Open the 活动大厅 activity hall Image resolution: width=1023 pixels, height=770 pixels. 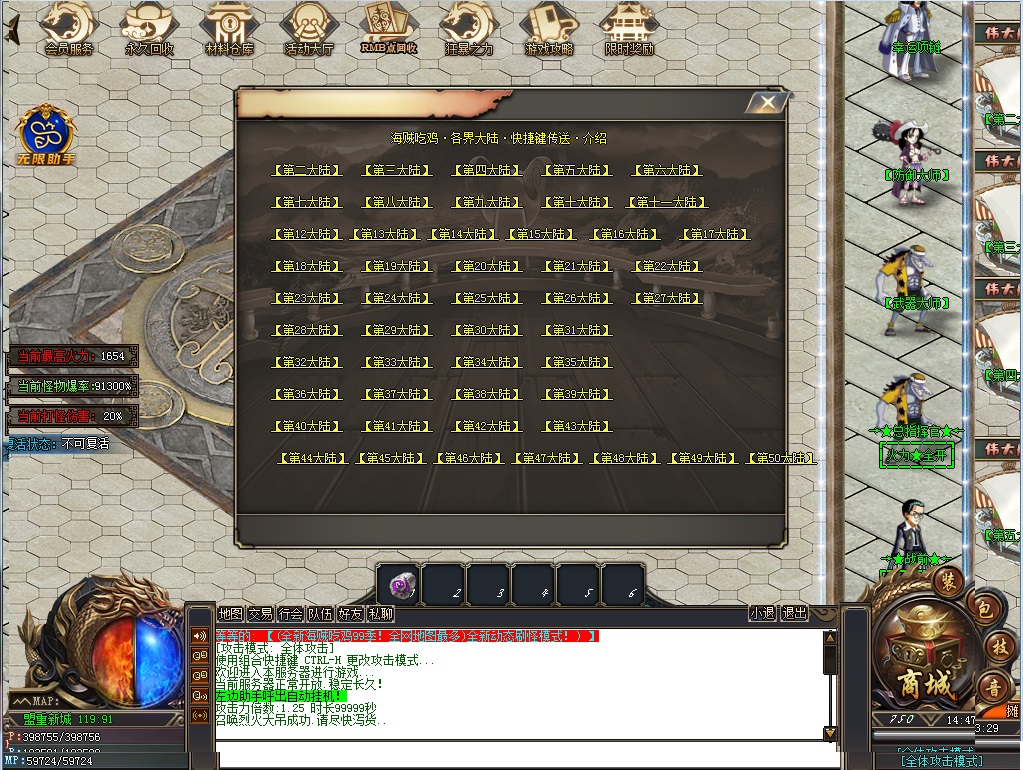click(309, 28)
